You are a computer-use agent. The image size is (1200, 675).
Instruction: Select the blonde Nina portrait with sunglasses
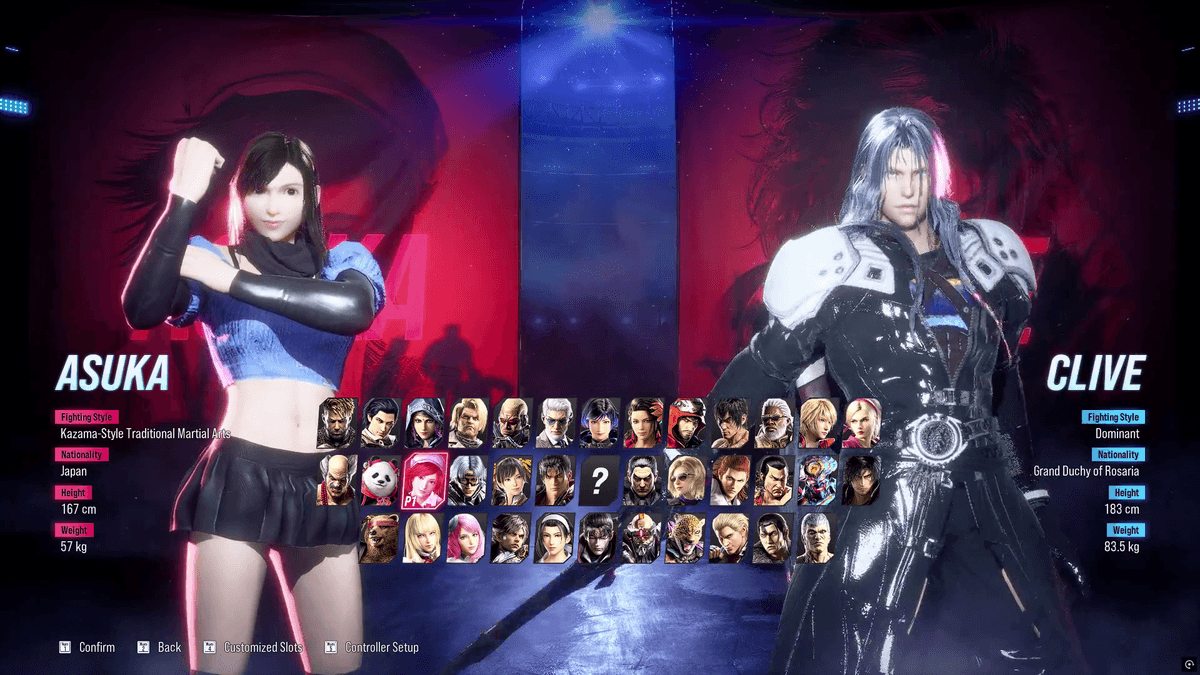(686, 481)
